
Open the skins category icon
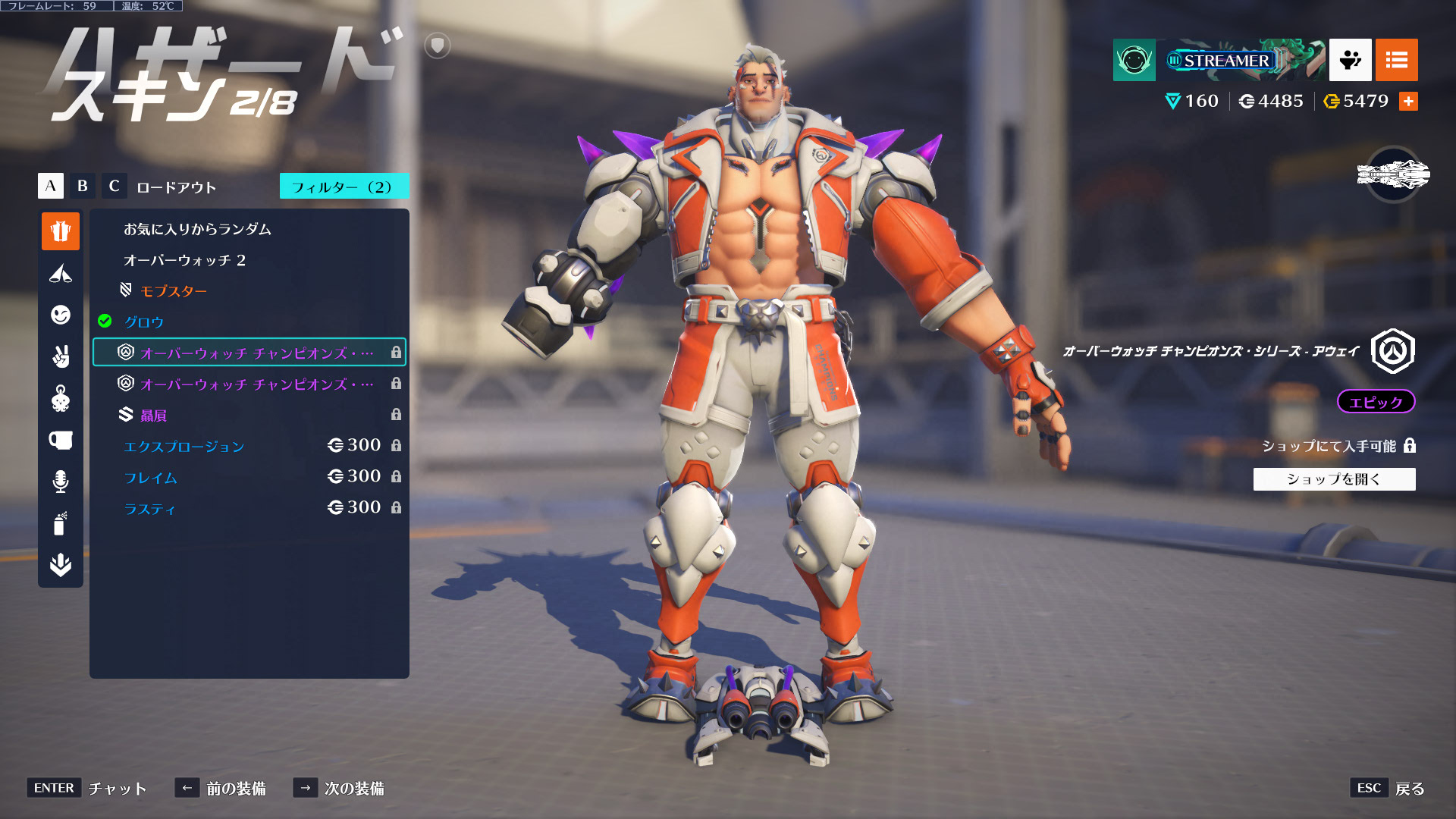point(61,231)
